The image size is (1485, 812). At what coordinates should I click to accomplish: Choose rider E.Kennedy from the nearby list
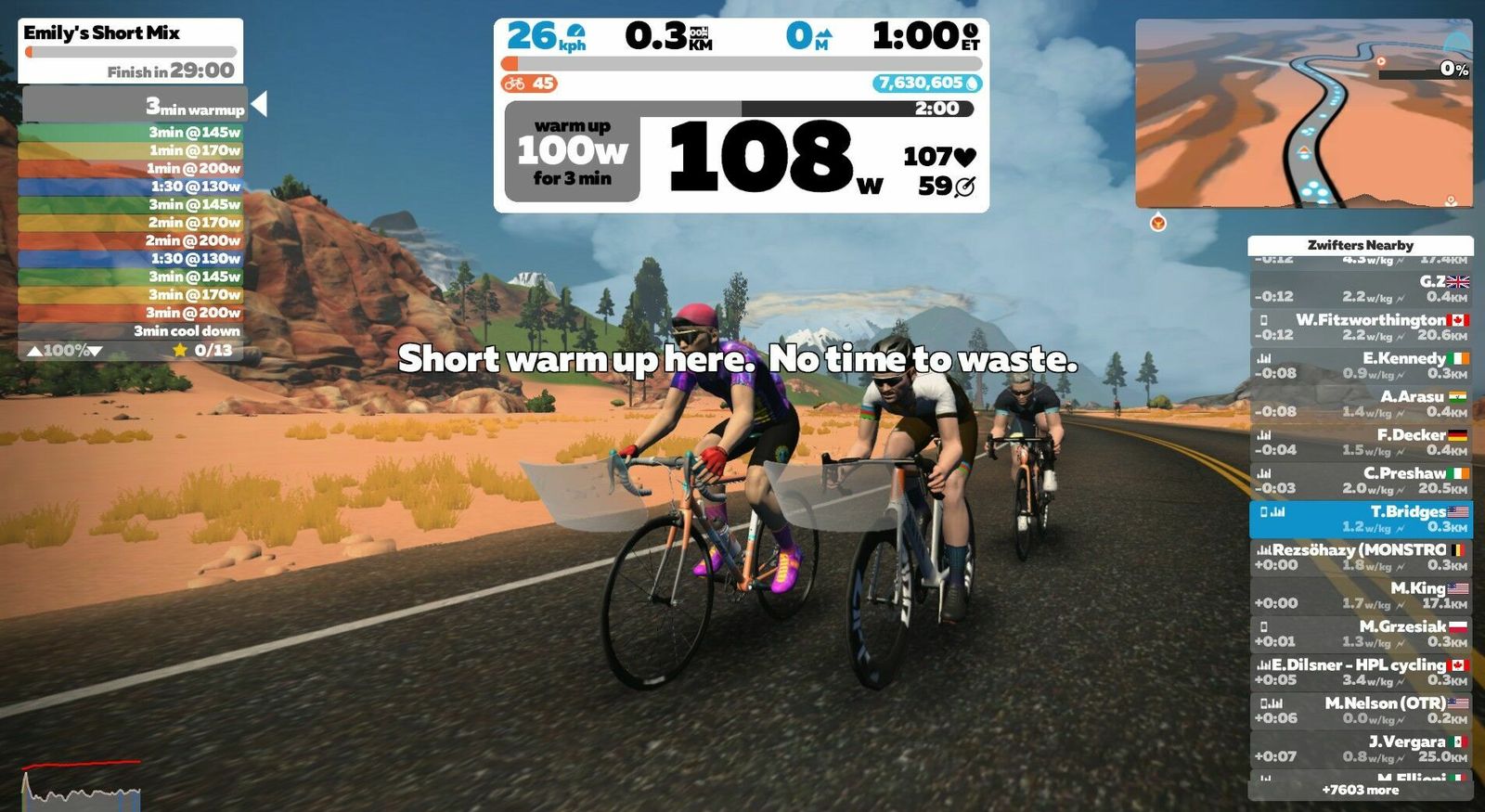1361,365
